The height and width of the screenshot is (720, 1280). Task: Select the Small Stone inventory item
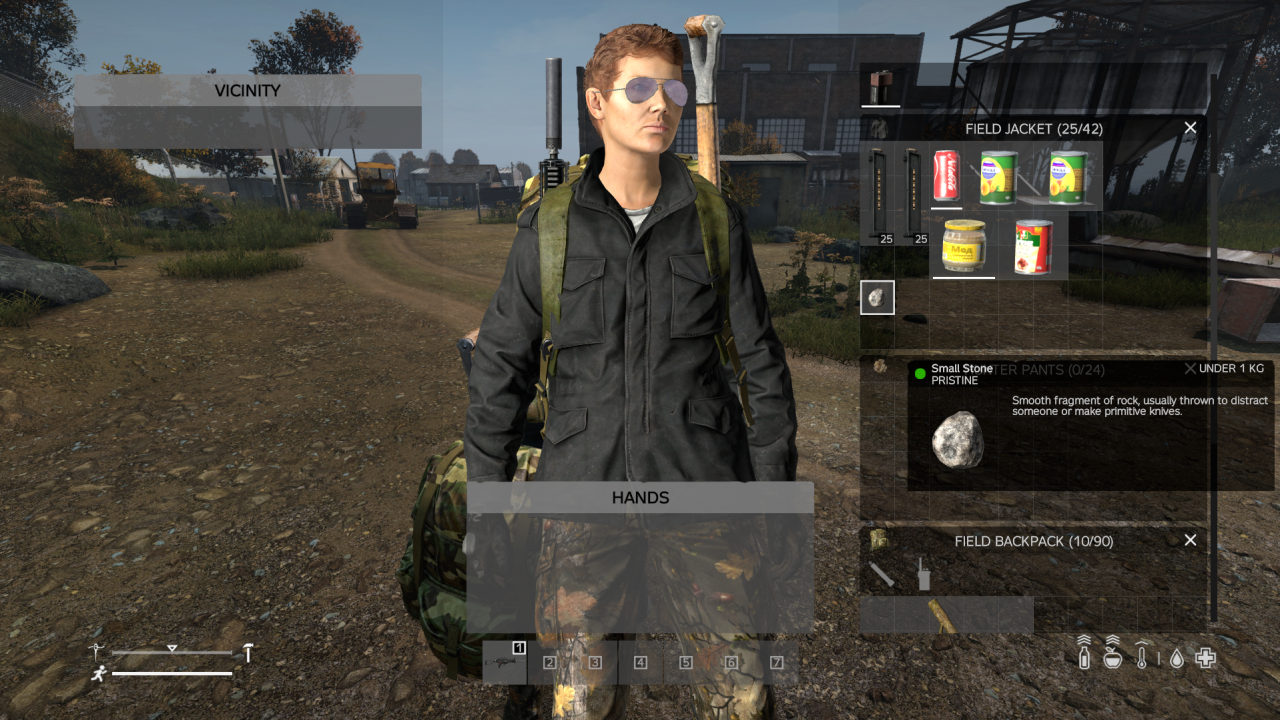point(877,297)
